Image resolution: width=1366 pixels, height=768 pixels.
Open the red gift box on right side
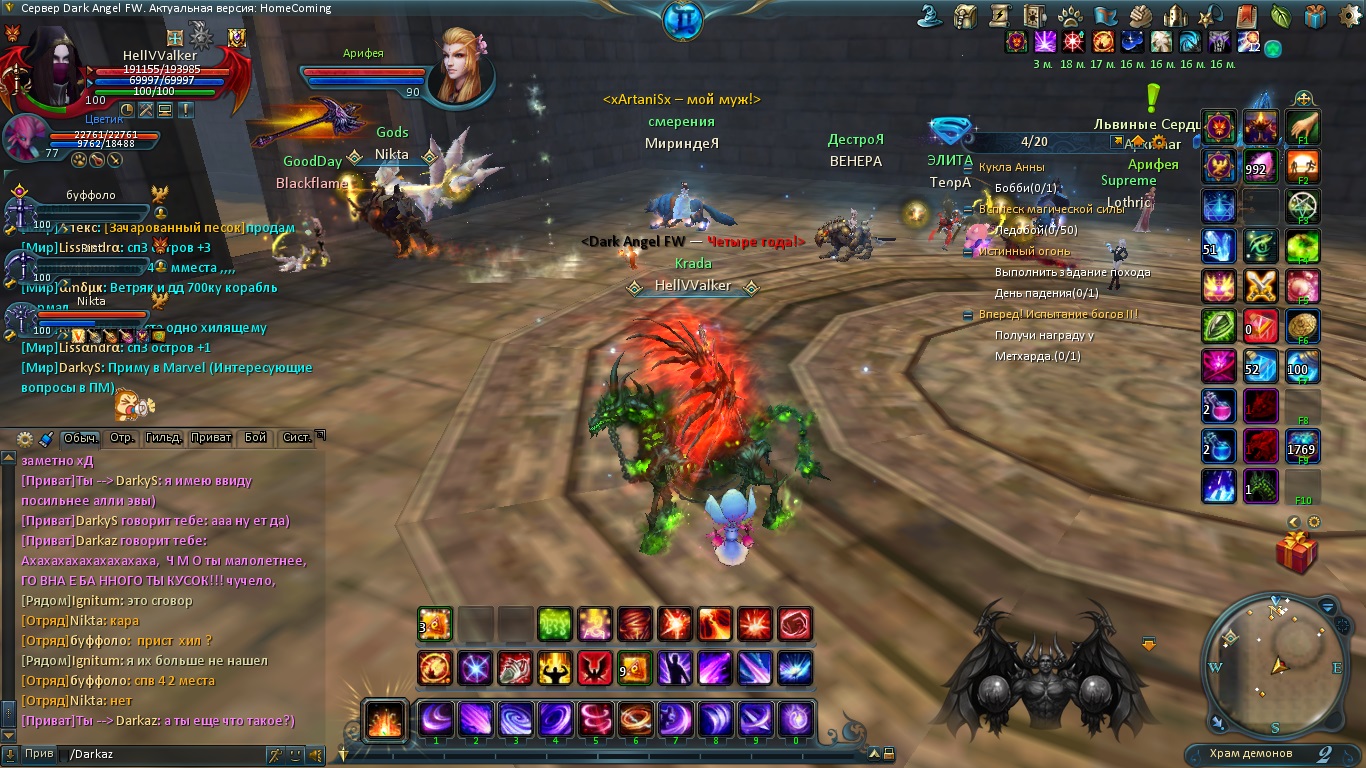tap(1297, 552)
